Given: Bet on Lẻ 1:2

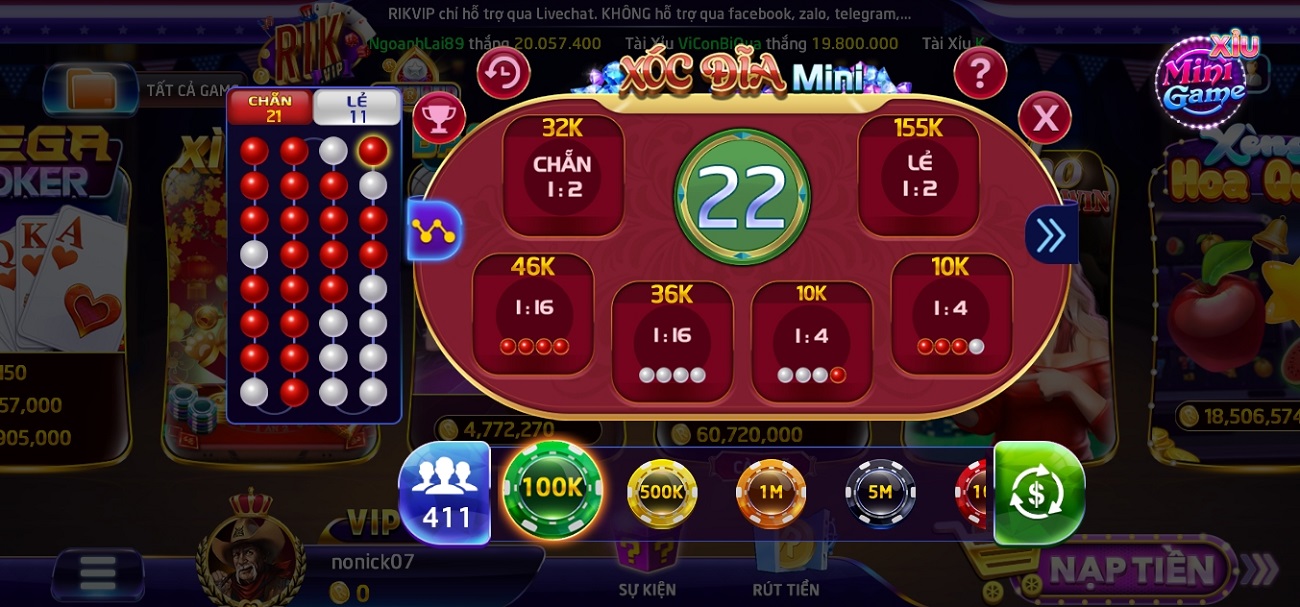Looking at the screenshot, I should pos(919,176).
